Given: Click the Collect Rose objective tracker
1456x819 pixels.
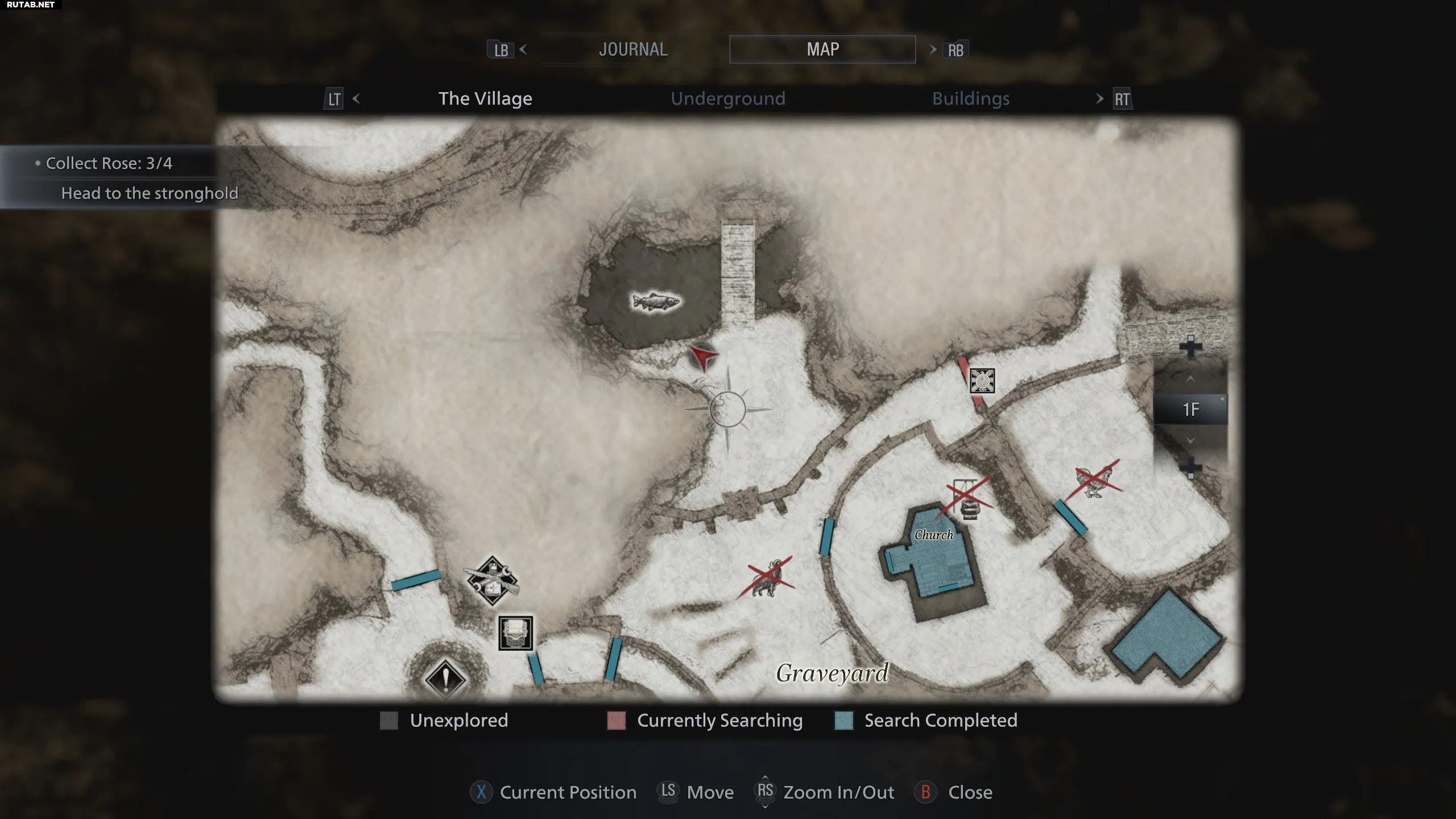Looking at the screenshot, I should (x=108, y=164).
